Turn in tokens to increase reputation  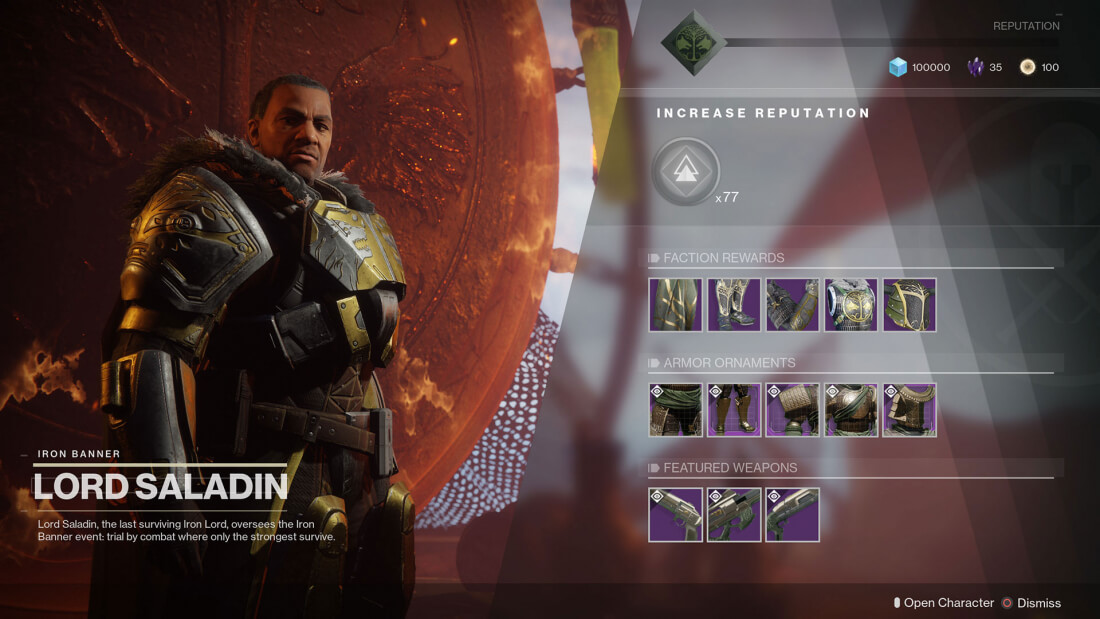pos(685,172)
